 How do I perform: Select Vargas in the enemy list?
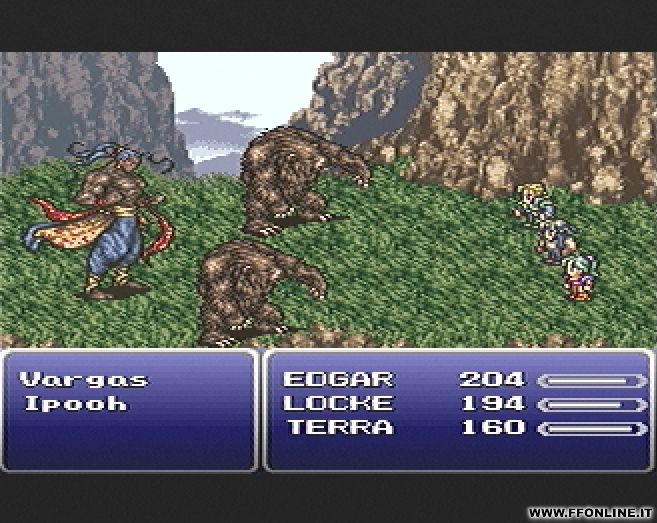pos(84,380)
